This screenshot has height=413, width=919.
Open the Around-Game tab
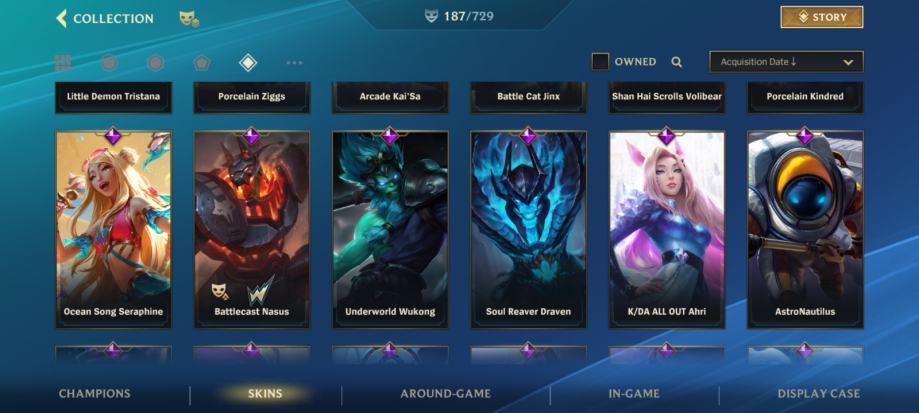pyautogui.click(x=445, y=394)
